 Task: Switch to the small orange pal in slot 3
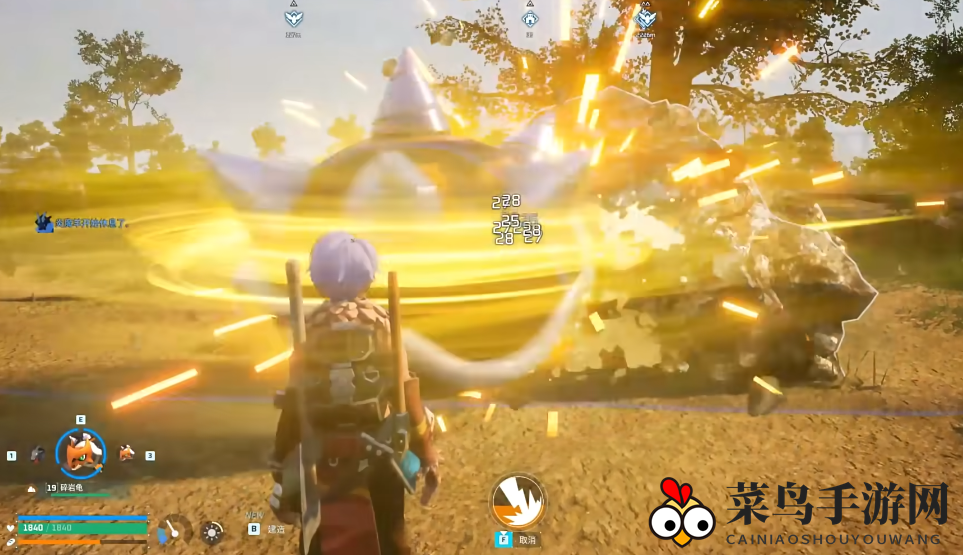[x=127, y=453]
